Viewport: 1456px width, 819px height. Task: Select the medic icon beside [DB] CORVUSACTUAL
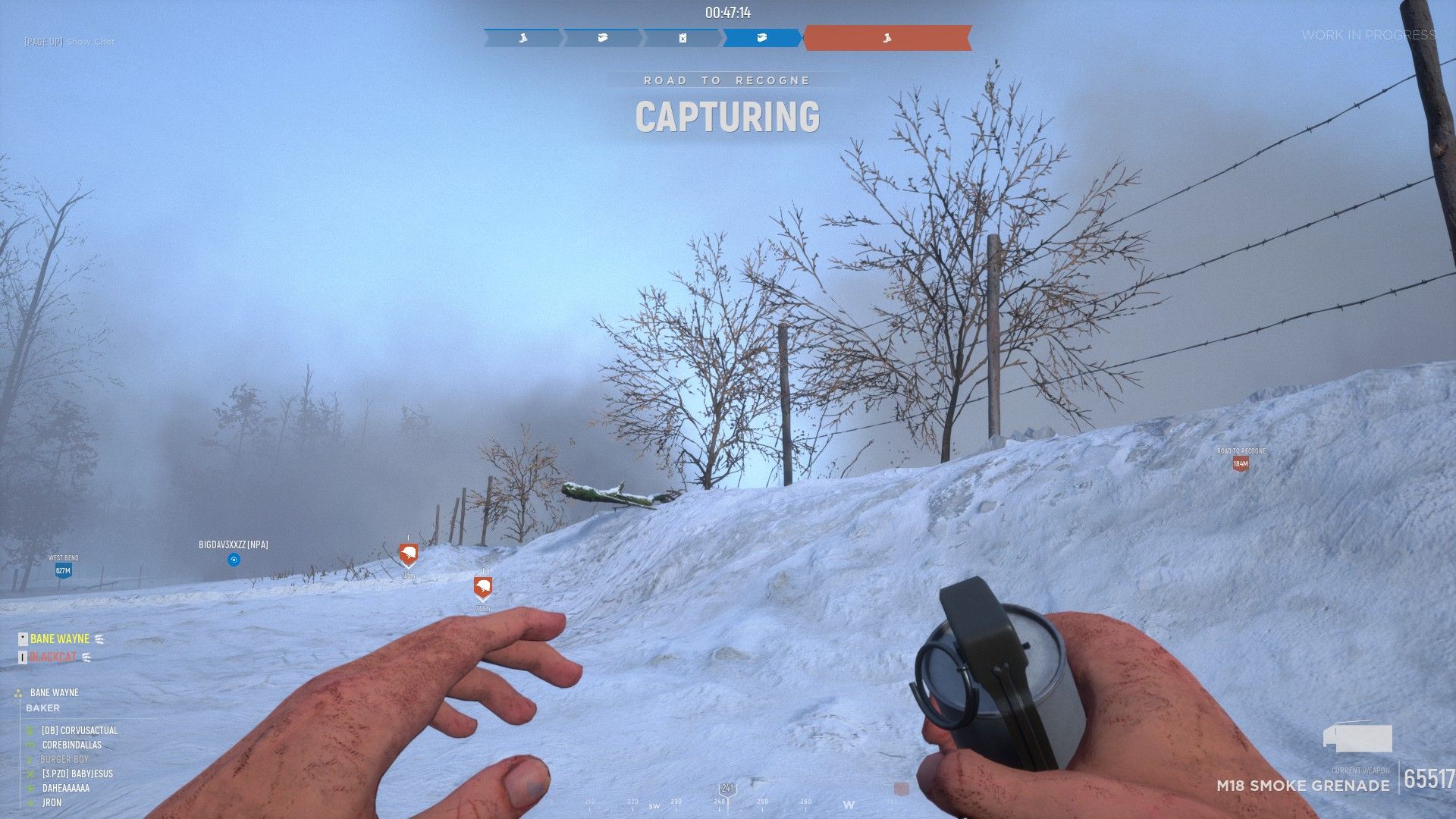(x=30, y=730)
